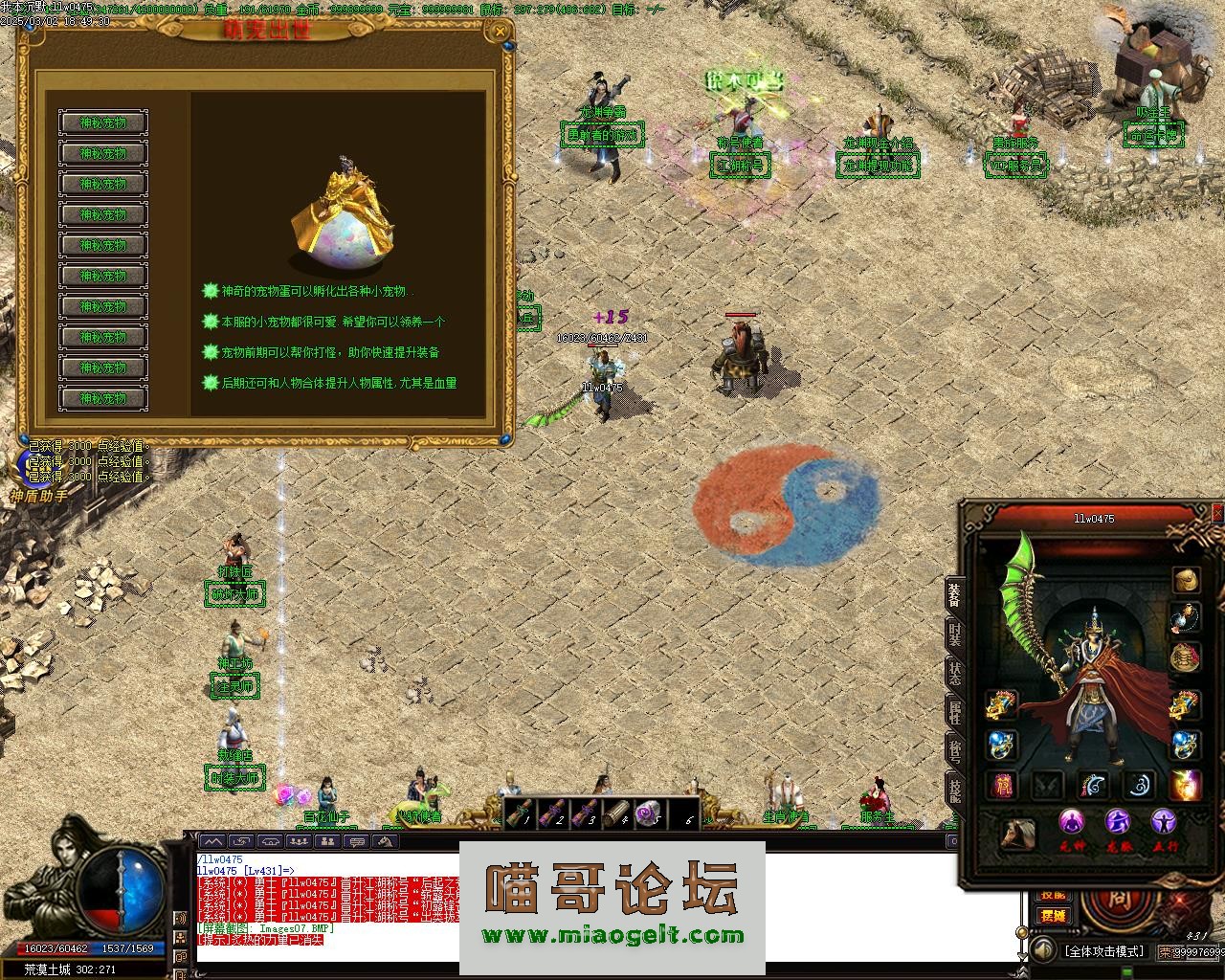Screen dimensions: 1225x980
Task: Click the horse icon above the chat box
Action: [x=385, y=841]
